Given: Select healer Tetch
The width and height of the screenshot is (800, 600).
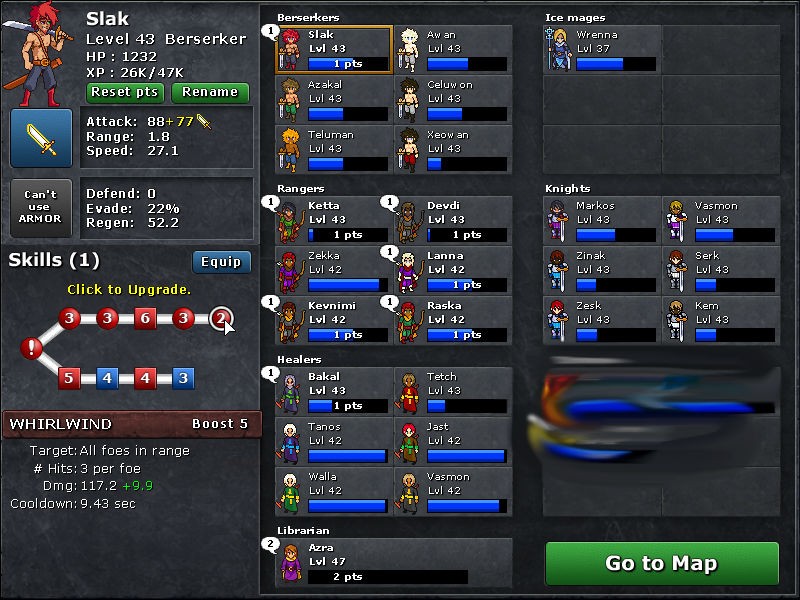Looking at the screenshot, I should (x=452, y=391).
